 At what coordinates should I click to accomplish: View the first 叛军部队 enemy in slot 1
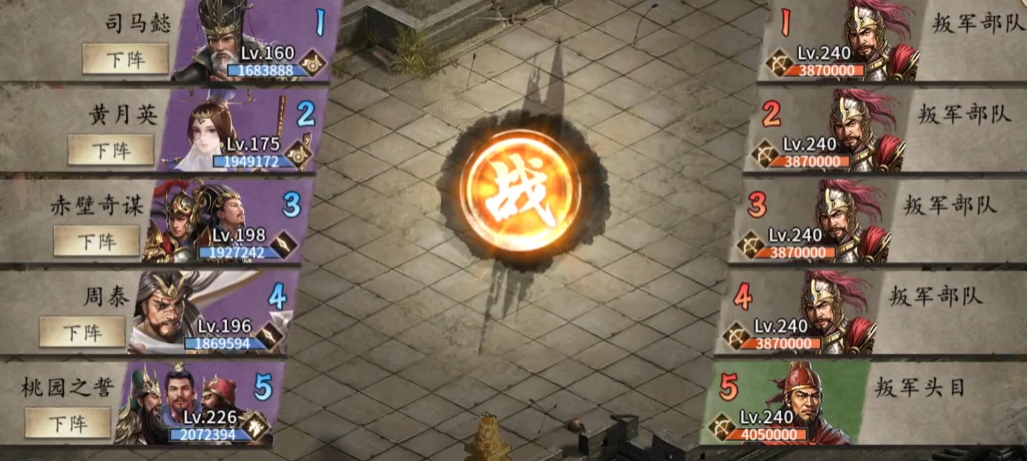pyautogui.click(x=868, y=40)
